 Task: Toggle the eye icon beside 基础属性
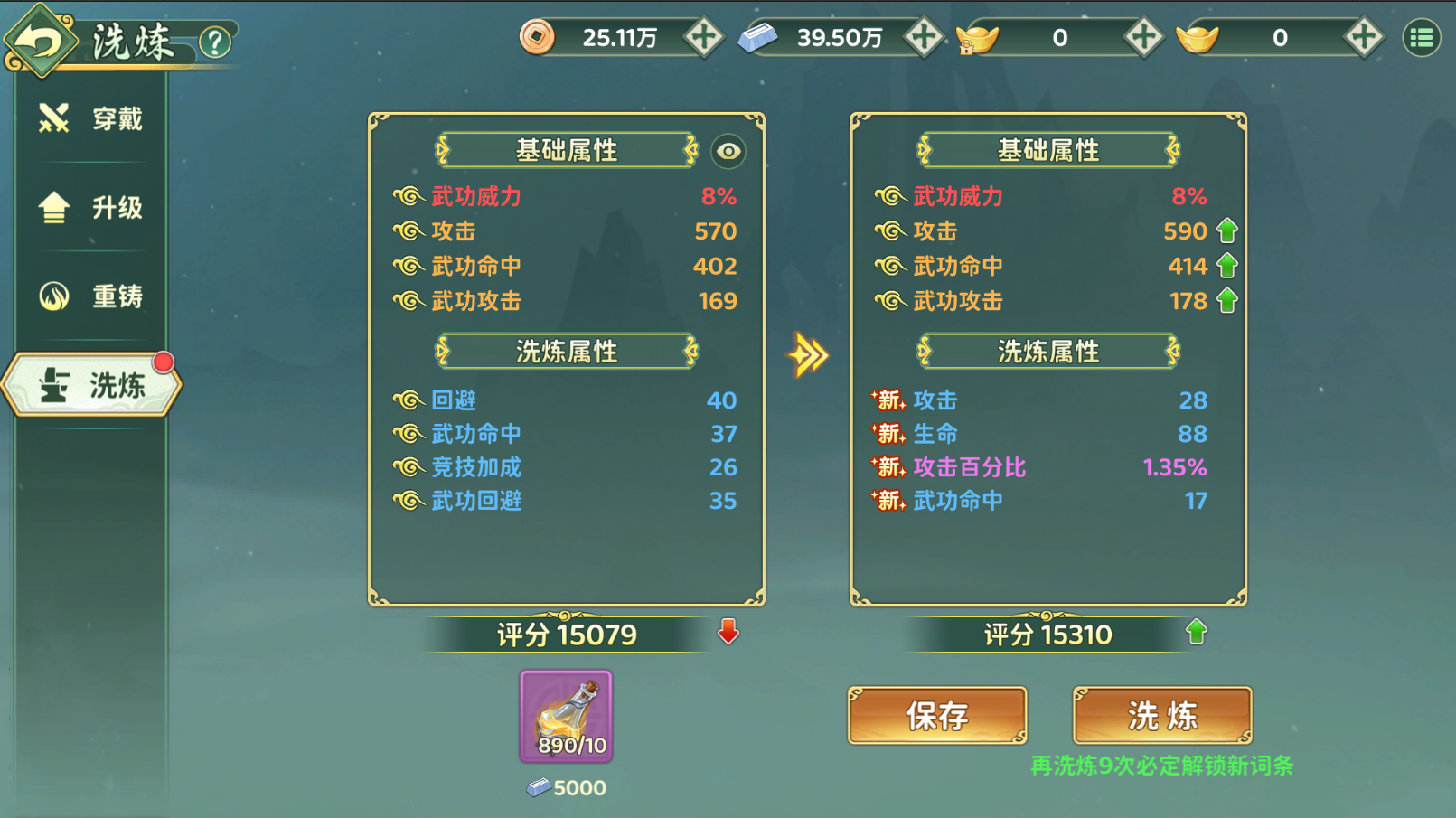[x=728, y=152]
